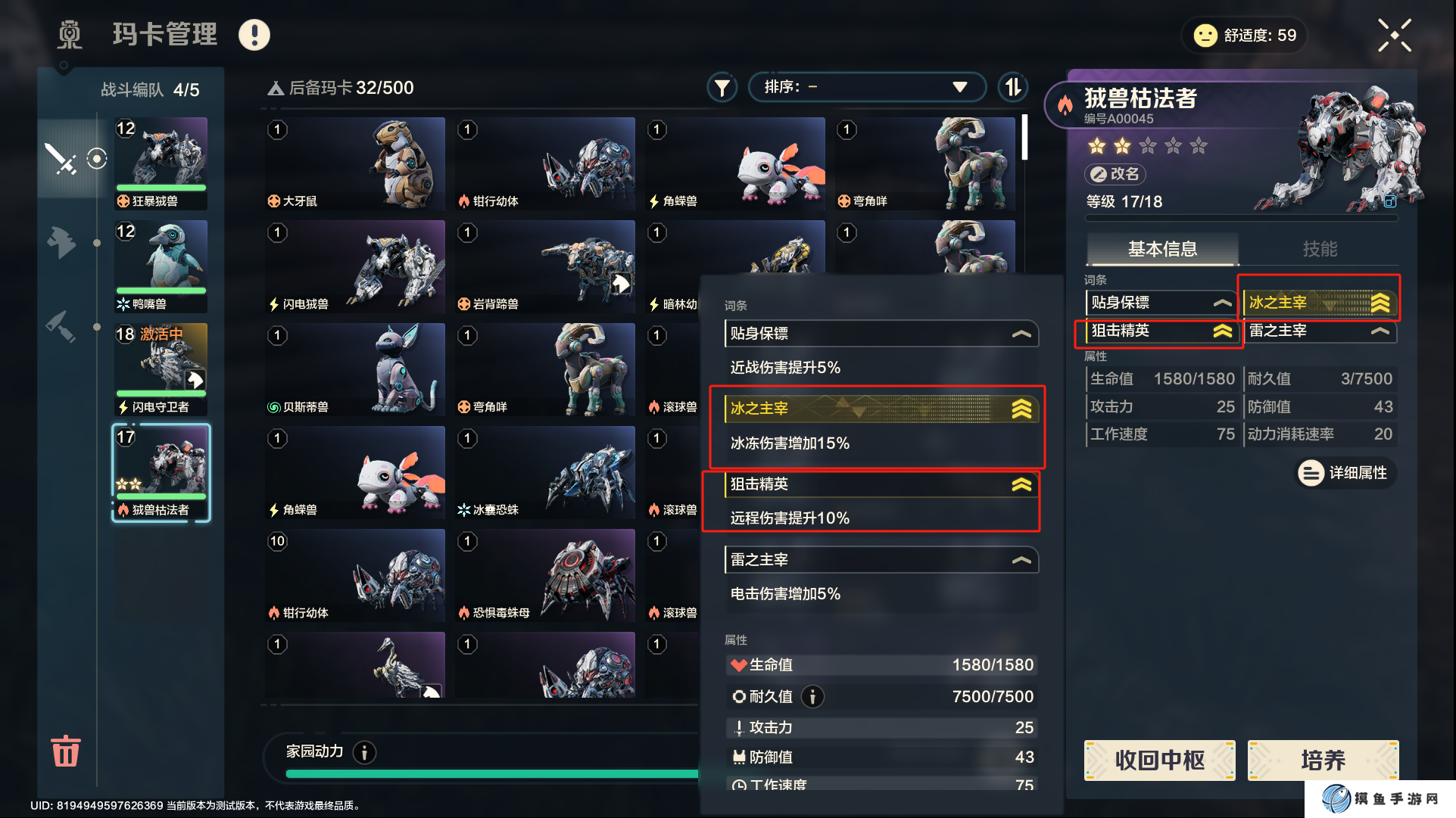Click the red trash delete icon
Image resolution: width=1456 pixels, height=818 pixels.
[x=65, y=751]
